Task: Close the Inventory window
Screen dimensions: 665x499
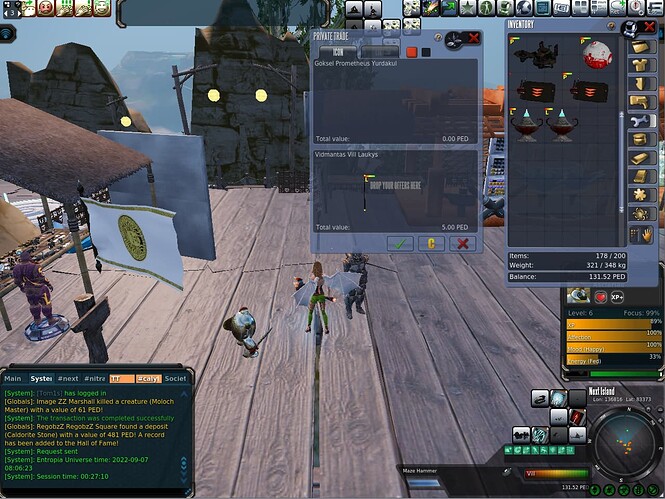Action: [646, 27]
